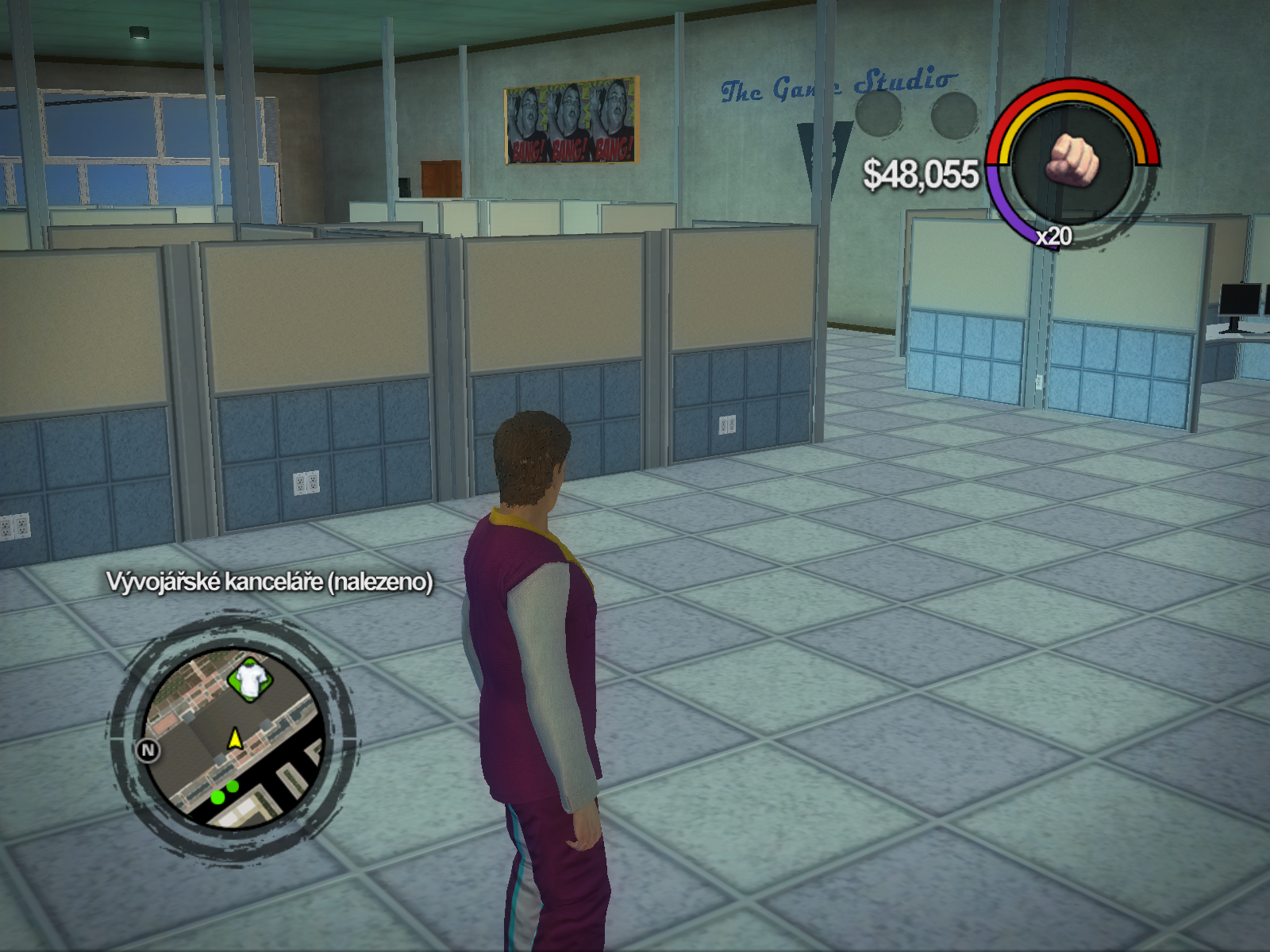The image size is (1270, 952).
Task: Click the north compass marker on minimap
Action: coord(148,750)
